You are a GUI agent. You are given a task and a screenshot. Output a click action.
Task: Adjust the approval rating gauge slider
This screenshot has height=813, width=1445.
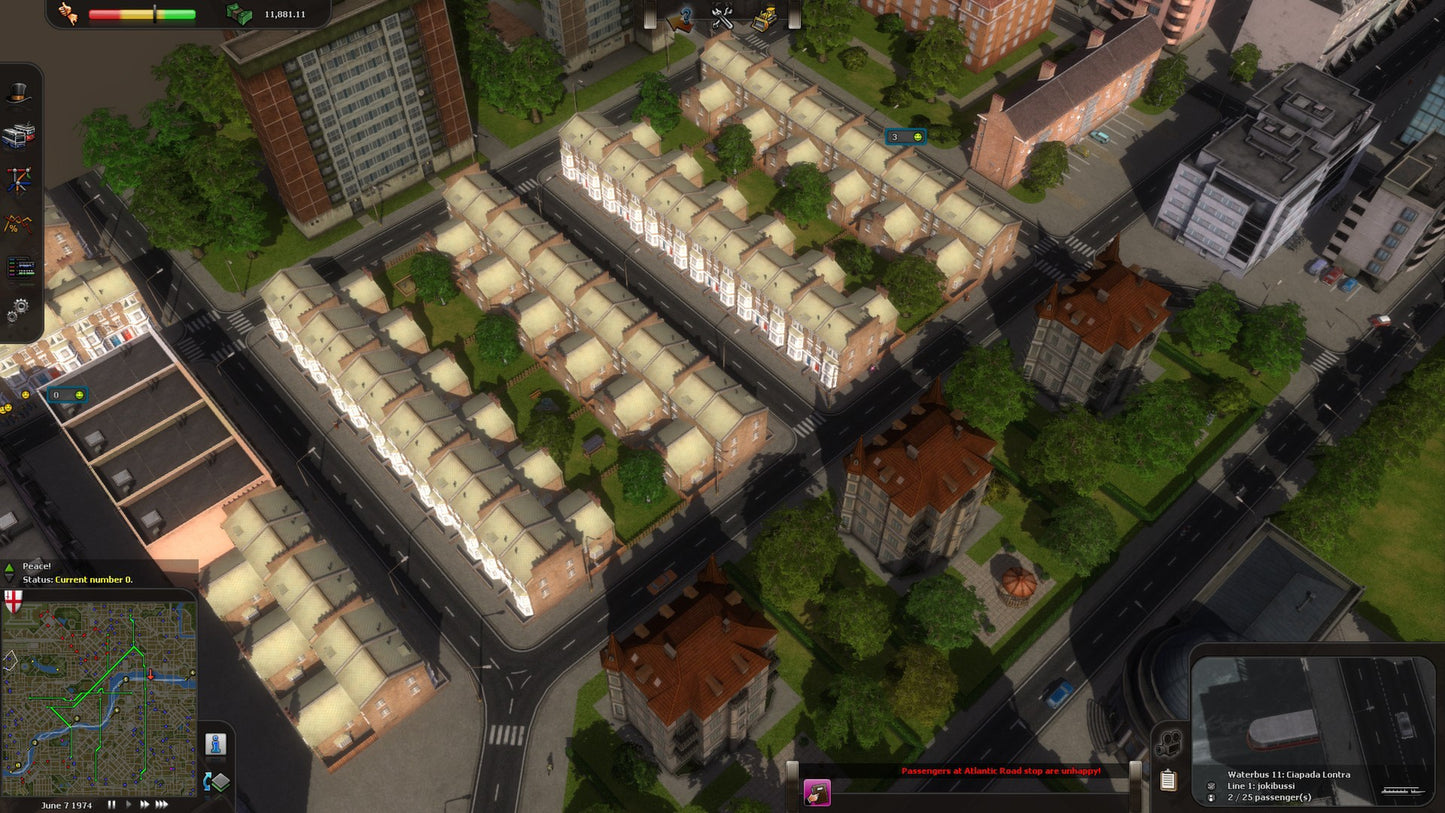click(155, 14)
